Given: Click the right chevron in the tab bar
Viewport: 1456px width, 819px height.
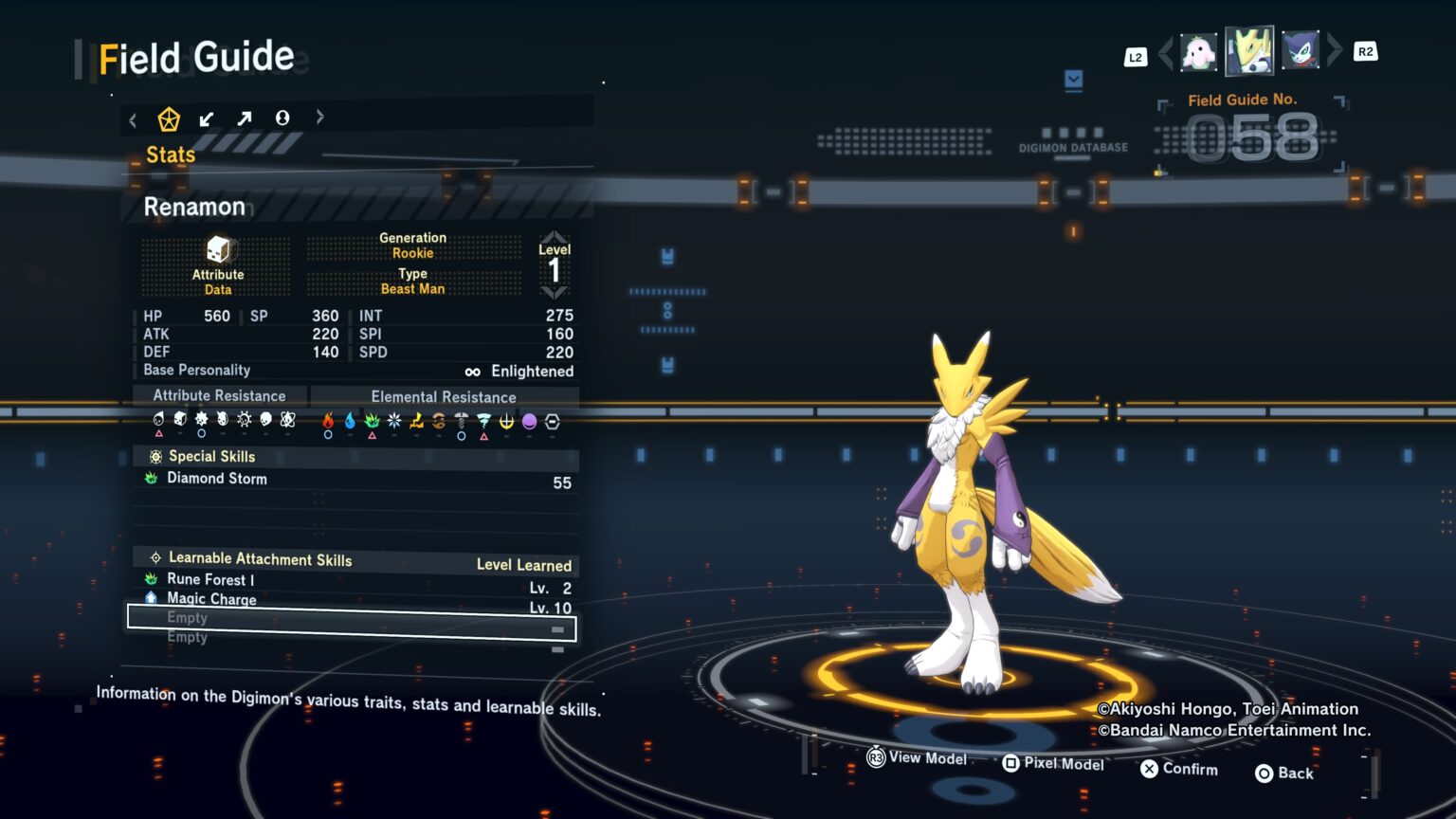Looking at the screenshot, I should (x=319, y=118).
